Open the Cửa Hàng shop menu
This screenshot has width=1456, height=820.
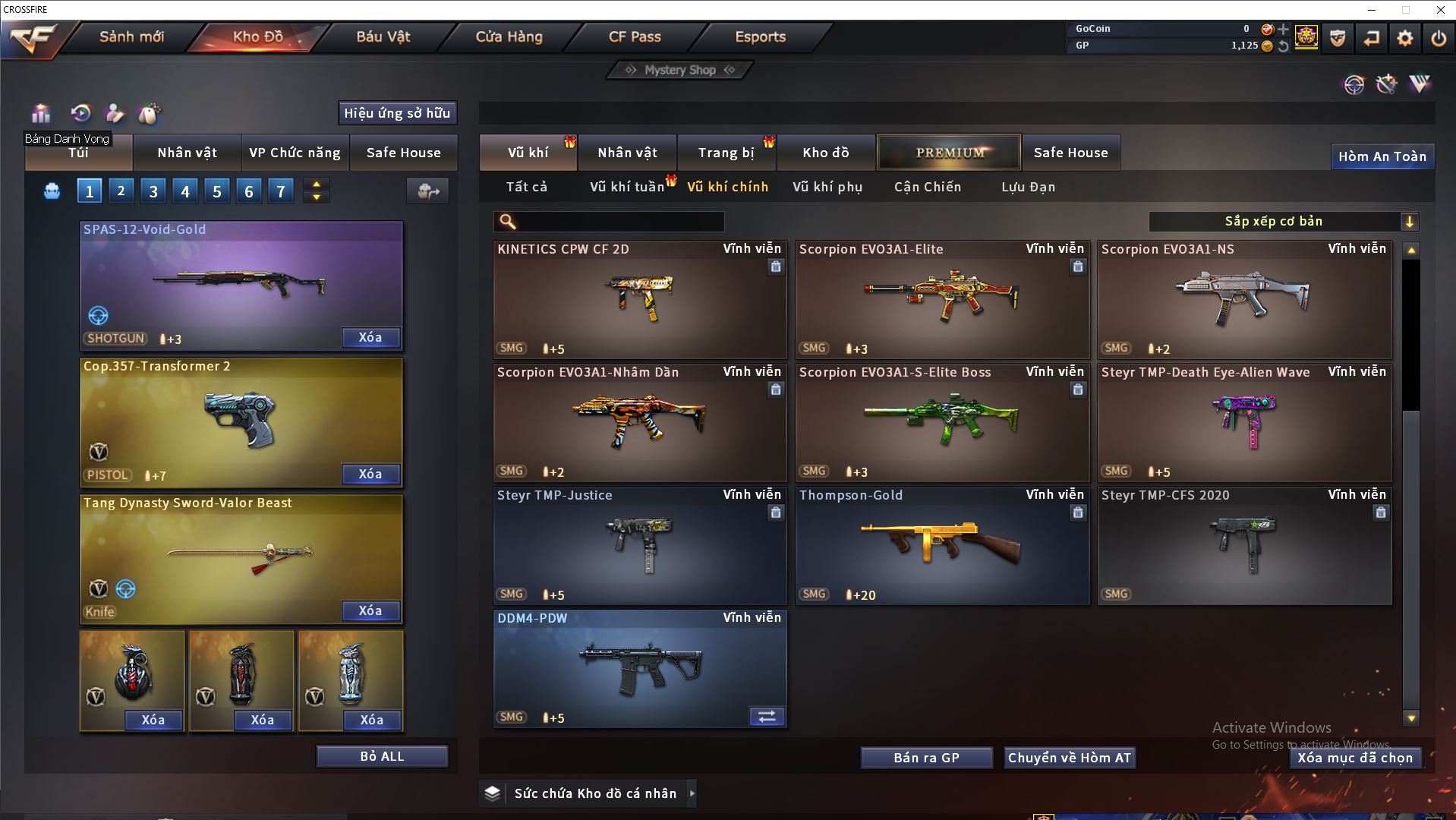(x=509, y=36)
